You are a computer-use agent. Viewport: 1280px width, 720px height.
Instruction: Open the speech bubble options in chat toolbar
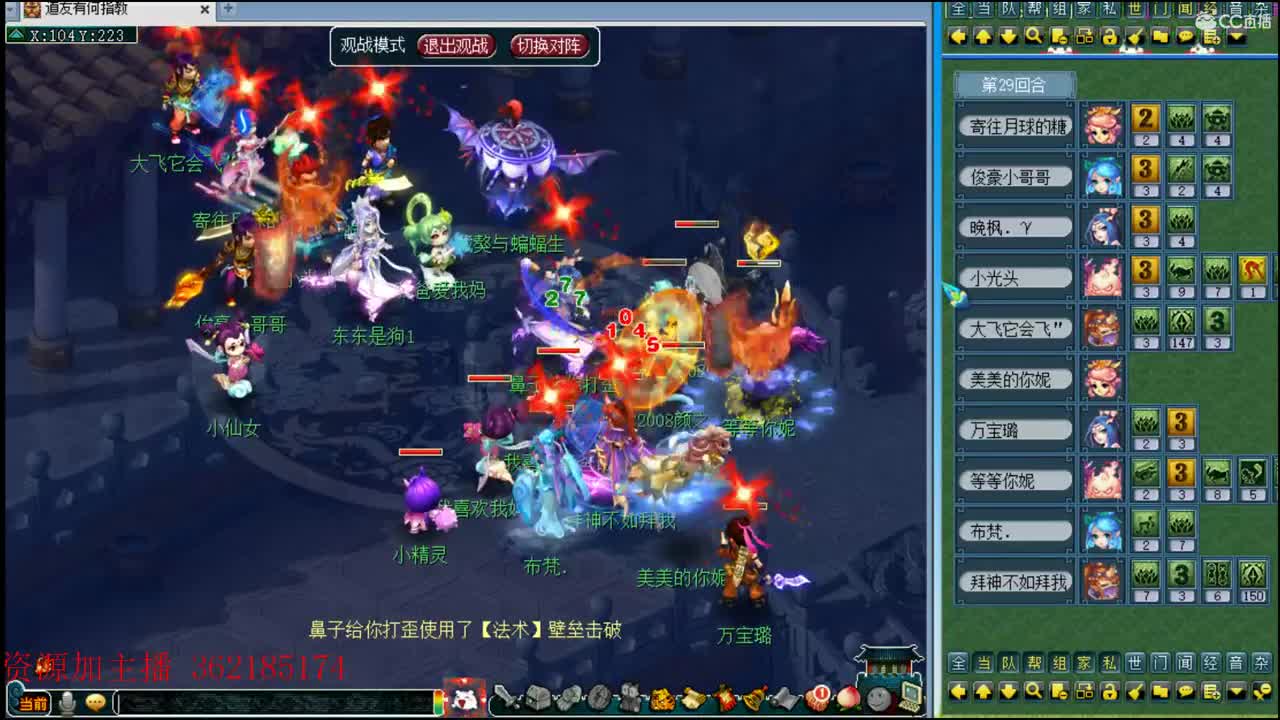(x=1186, y=36)
